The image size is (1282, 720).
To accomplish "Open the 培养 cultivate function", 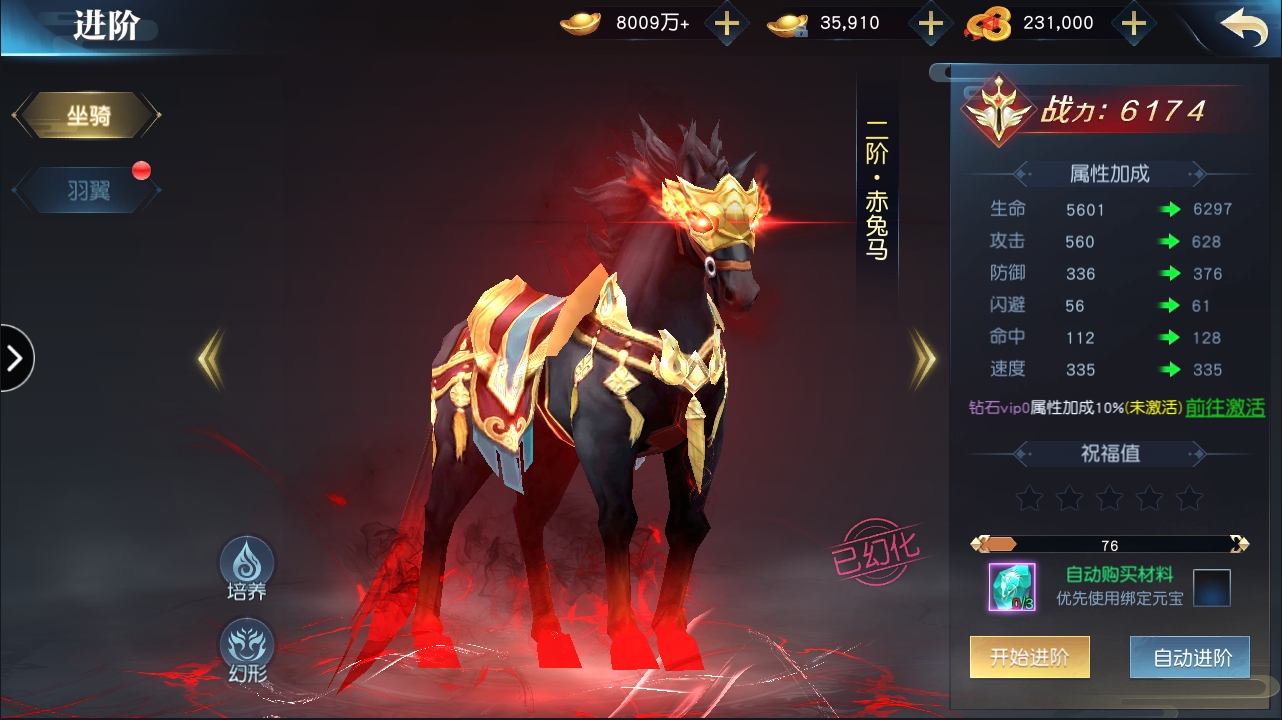I will (246, 568).
